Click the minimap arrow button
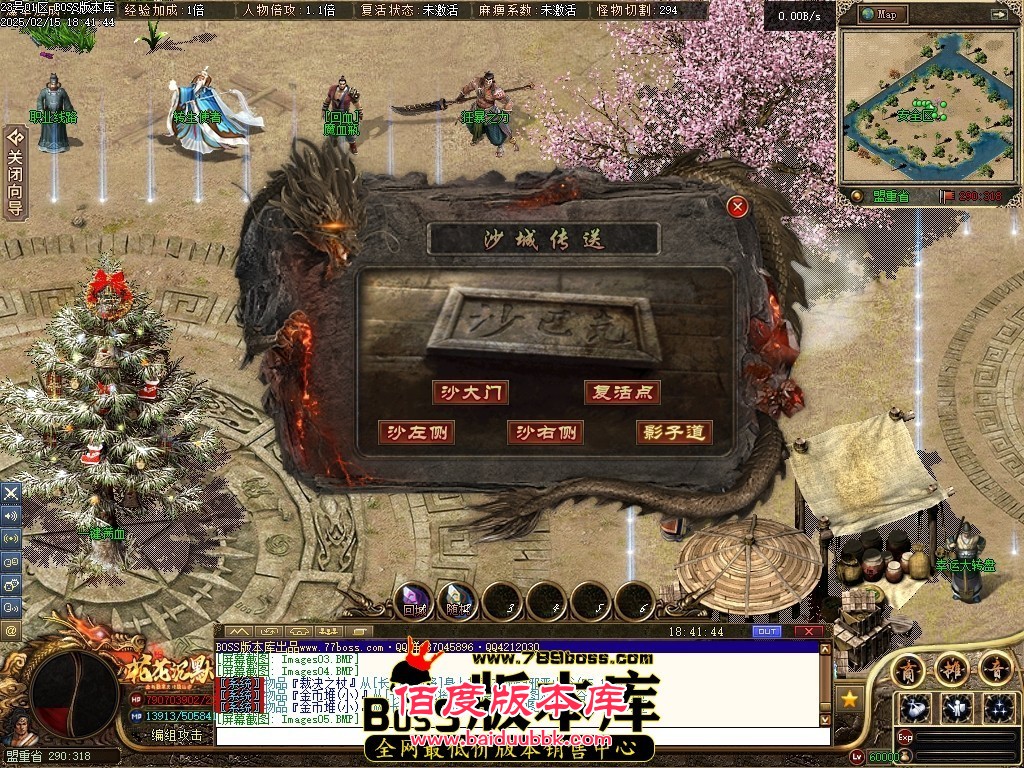 tap(999, 14)
